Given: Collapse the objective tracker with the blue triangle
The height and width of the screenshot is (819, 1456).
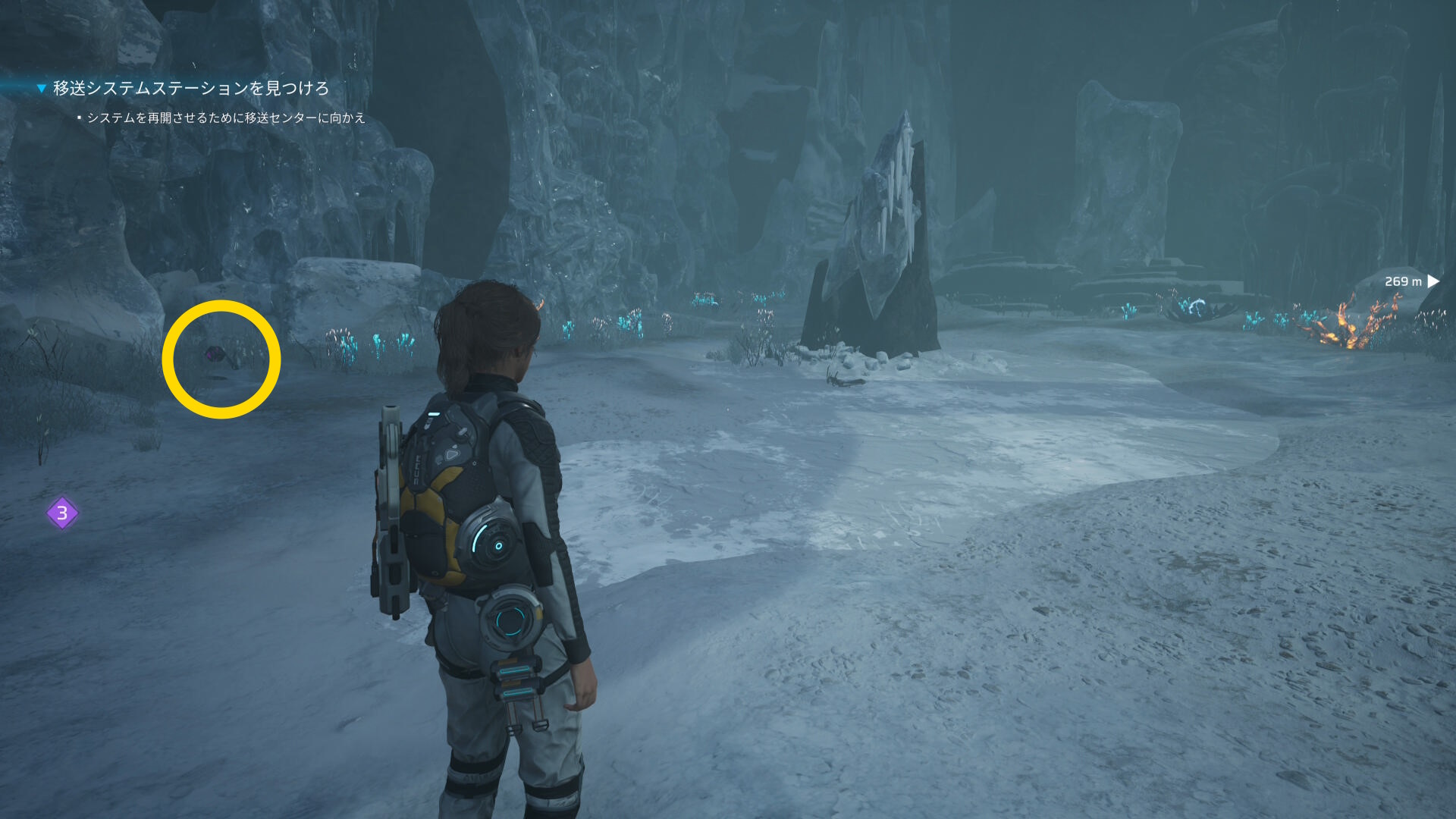Looking at the screenshot, I should click(42, 89).
